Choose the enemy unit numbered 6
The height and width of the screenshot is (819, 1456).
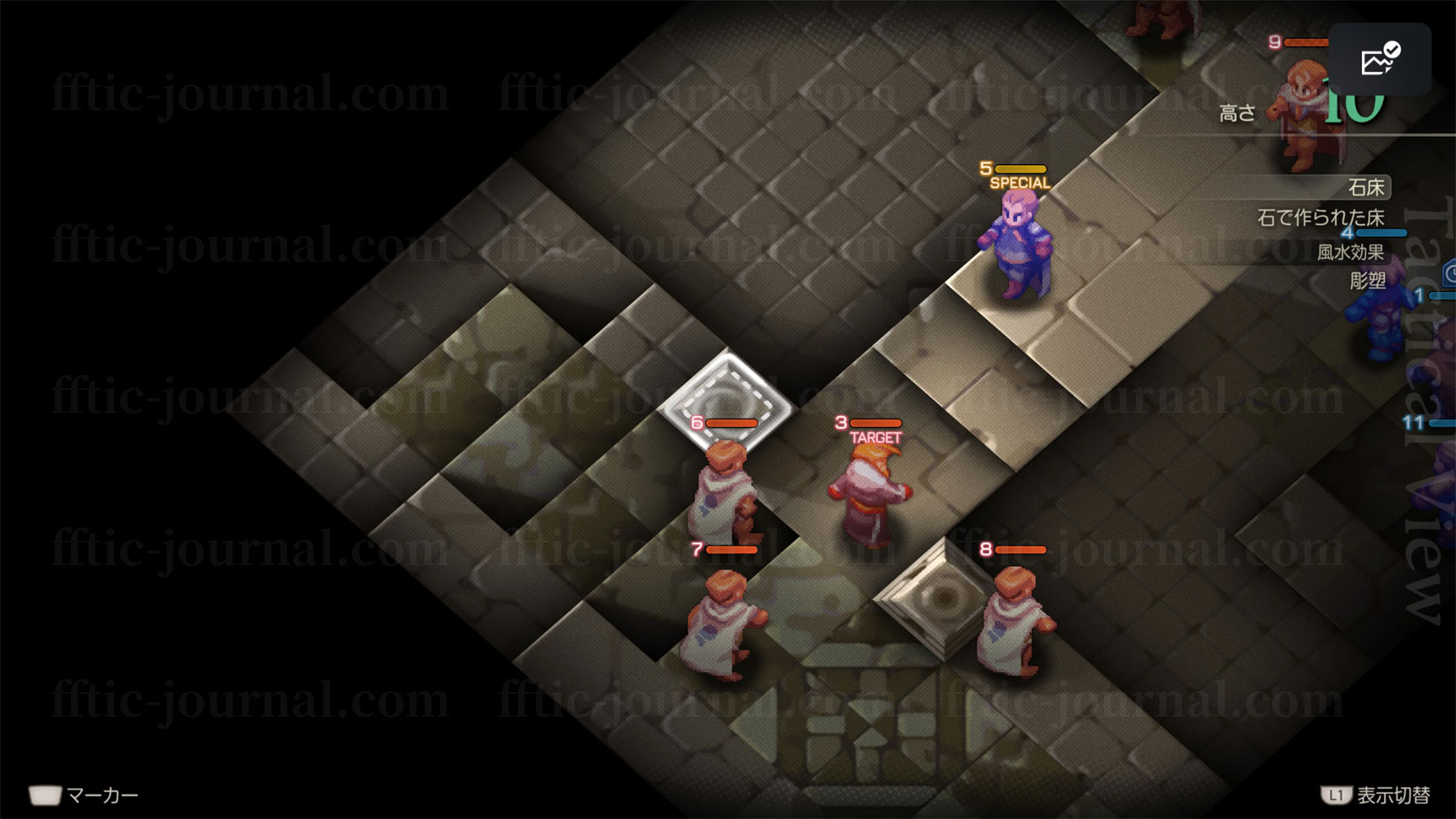pyautogui.click(x=725, y=495)
